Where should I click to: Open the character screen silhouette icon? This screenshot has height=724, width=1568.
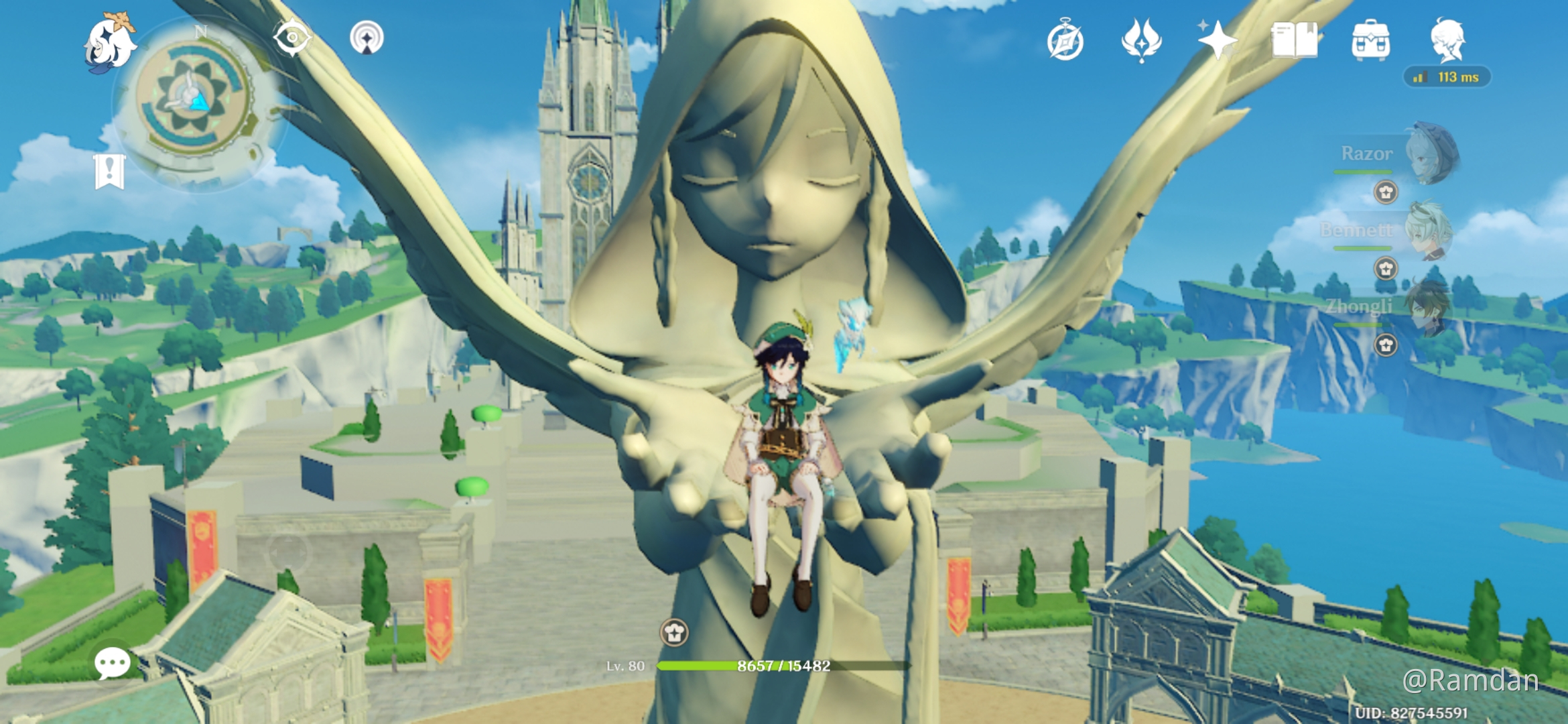pyautogui.click(x=1448, y=40)
